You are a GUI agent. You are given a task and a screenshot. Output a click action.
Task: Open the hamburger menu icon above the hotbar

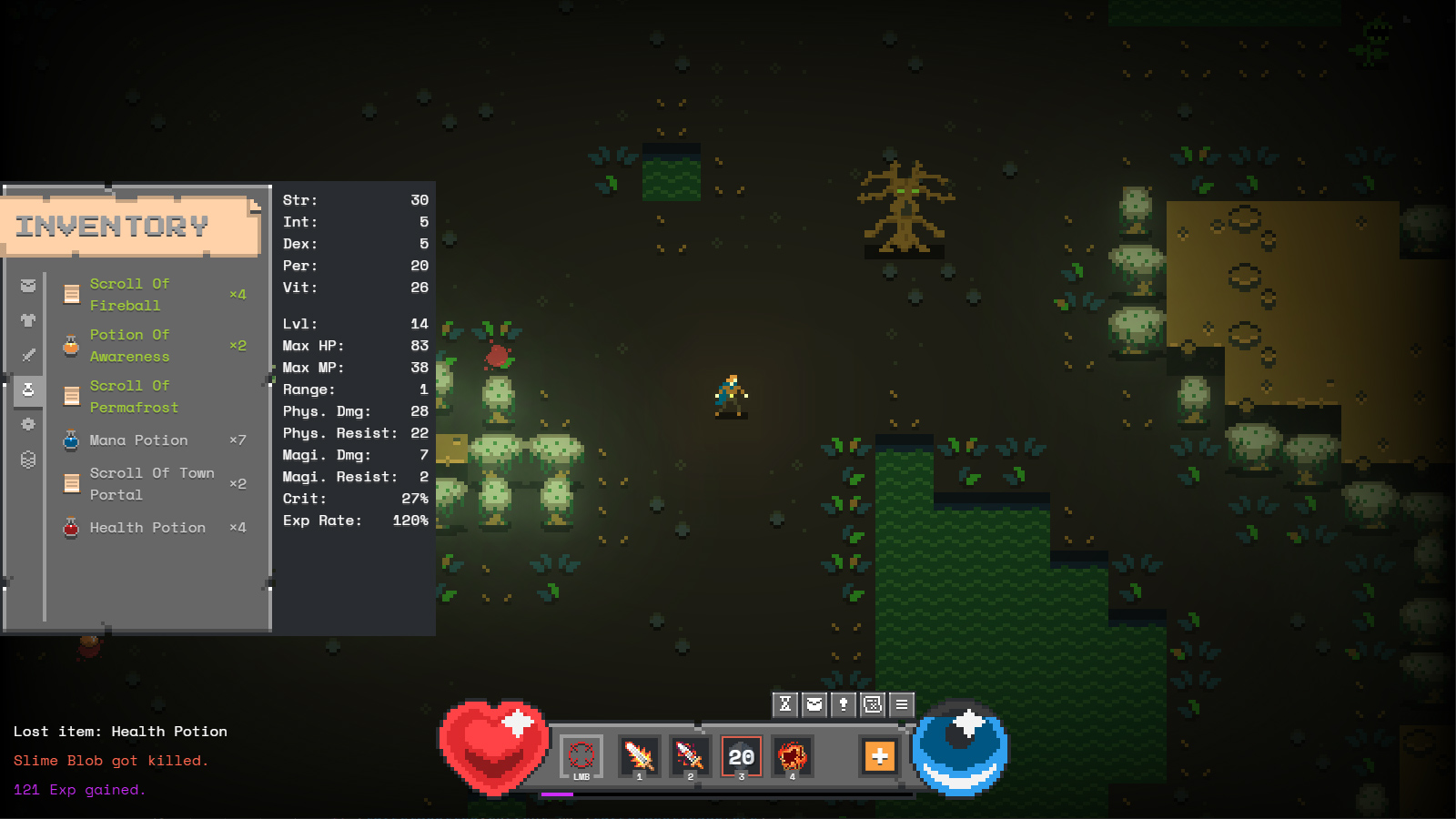pyautogui.click(x=901, y=703)
